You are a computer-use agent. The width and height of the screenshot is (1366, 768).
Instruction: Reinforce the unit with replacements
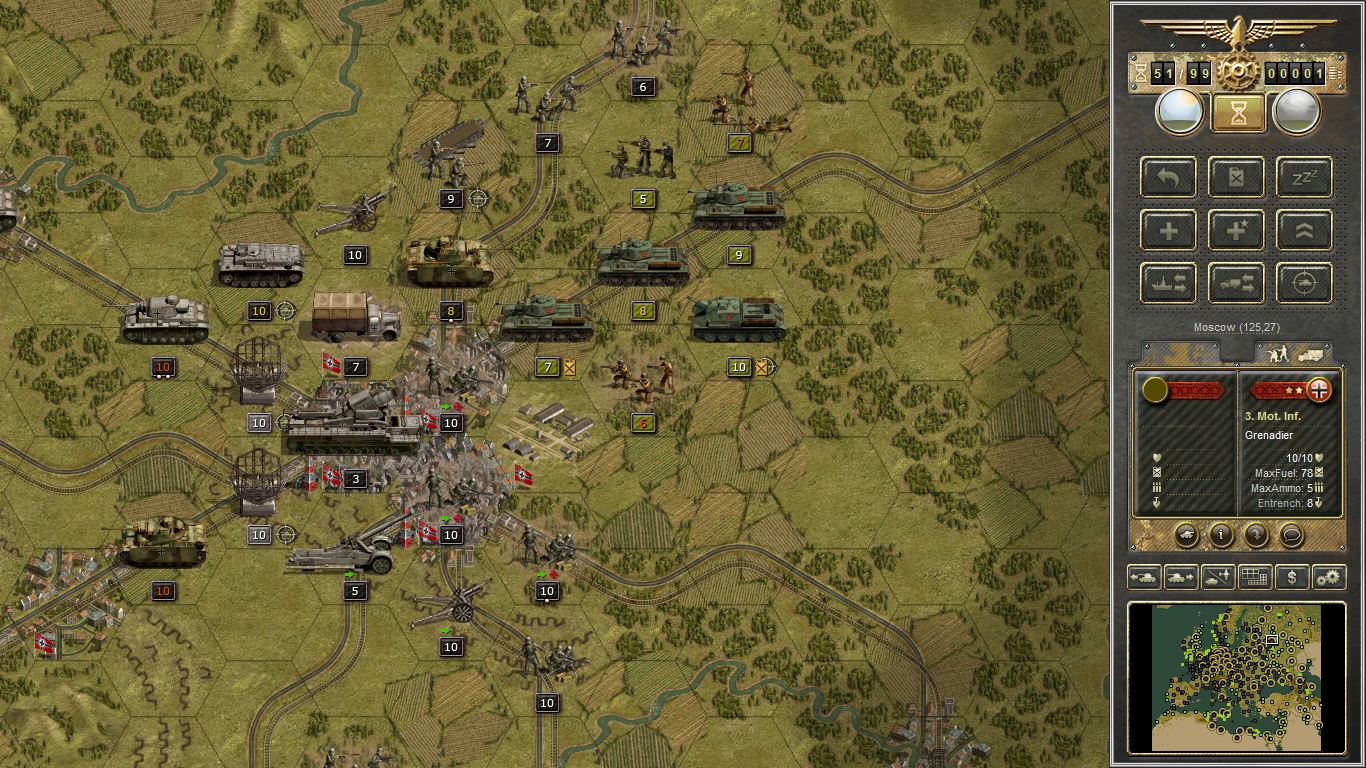[1168, 230]
